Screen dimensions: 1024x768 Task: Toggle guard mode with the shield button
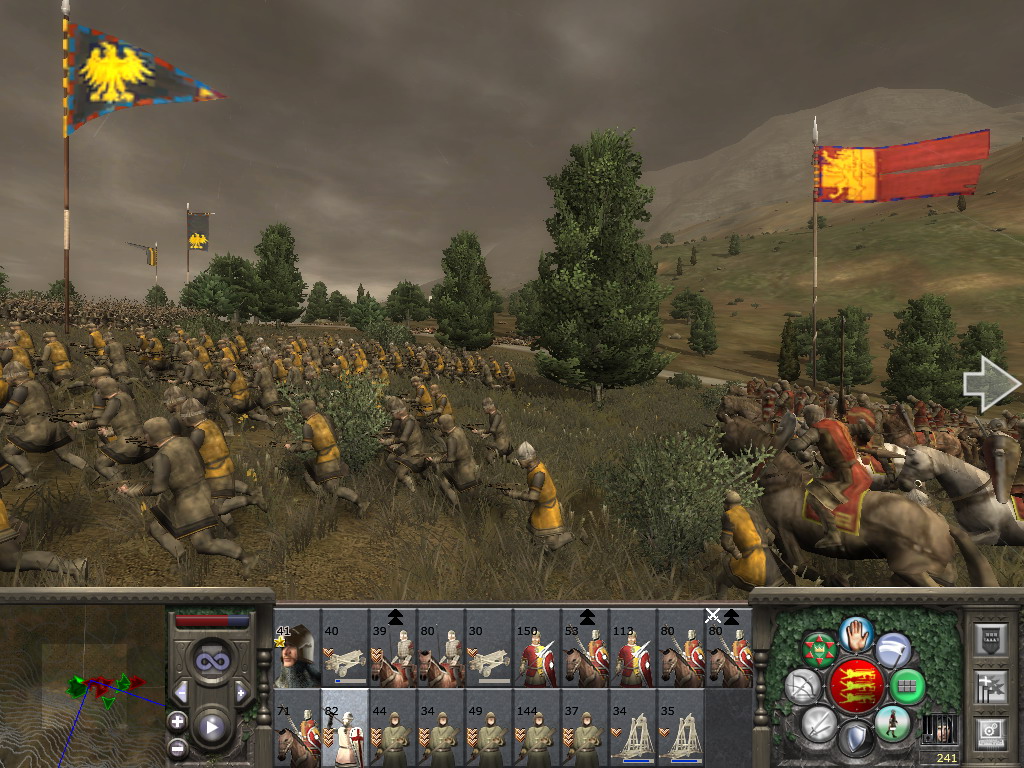(856, 739)
